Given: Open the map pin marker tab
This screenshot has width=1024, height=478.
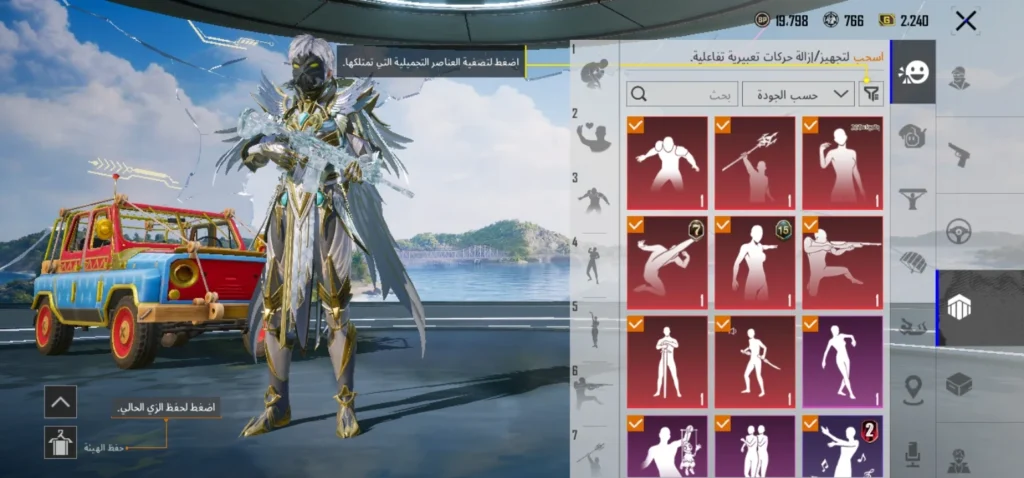Looking at the screenshot, I should pyautogui.click(x=913, y=389).
